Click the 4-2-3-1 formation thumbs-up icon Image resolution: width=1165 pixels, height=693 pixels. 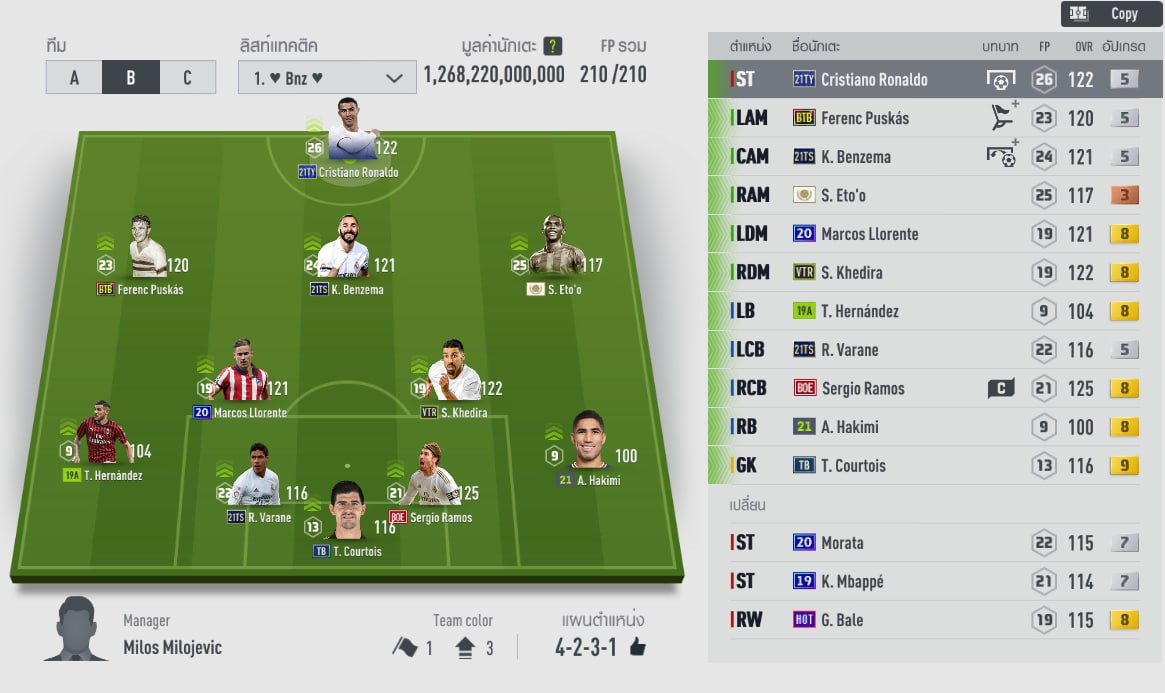pyautogui.click(x=638, y=648)
